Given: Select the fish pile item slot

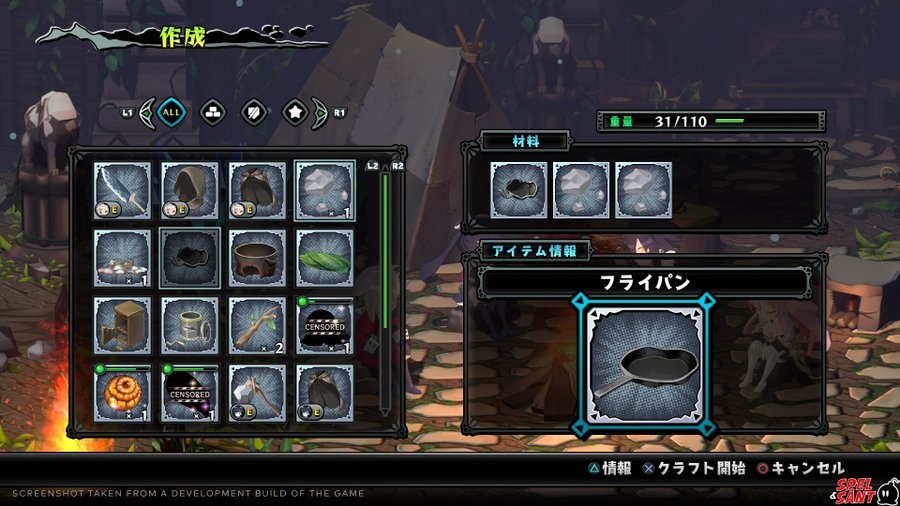Looking at the screenshot, I should [123, 258].
